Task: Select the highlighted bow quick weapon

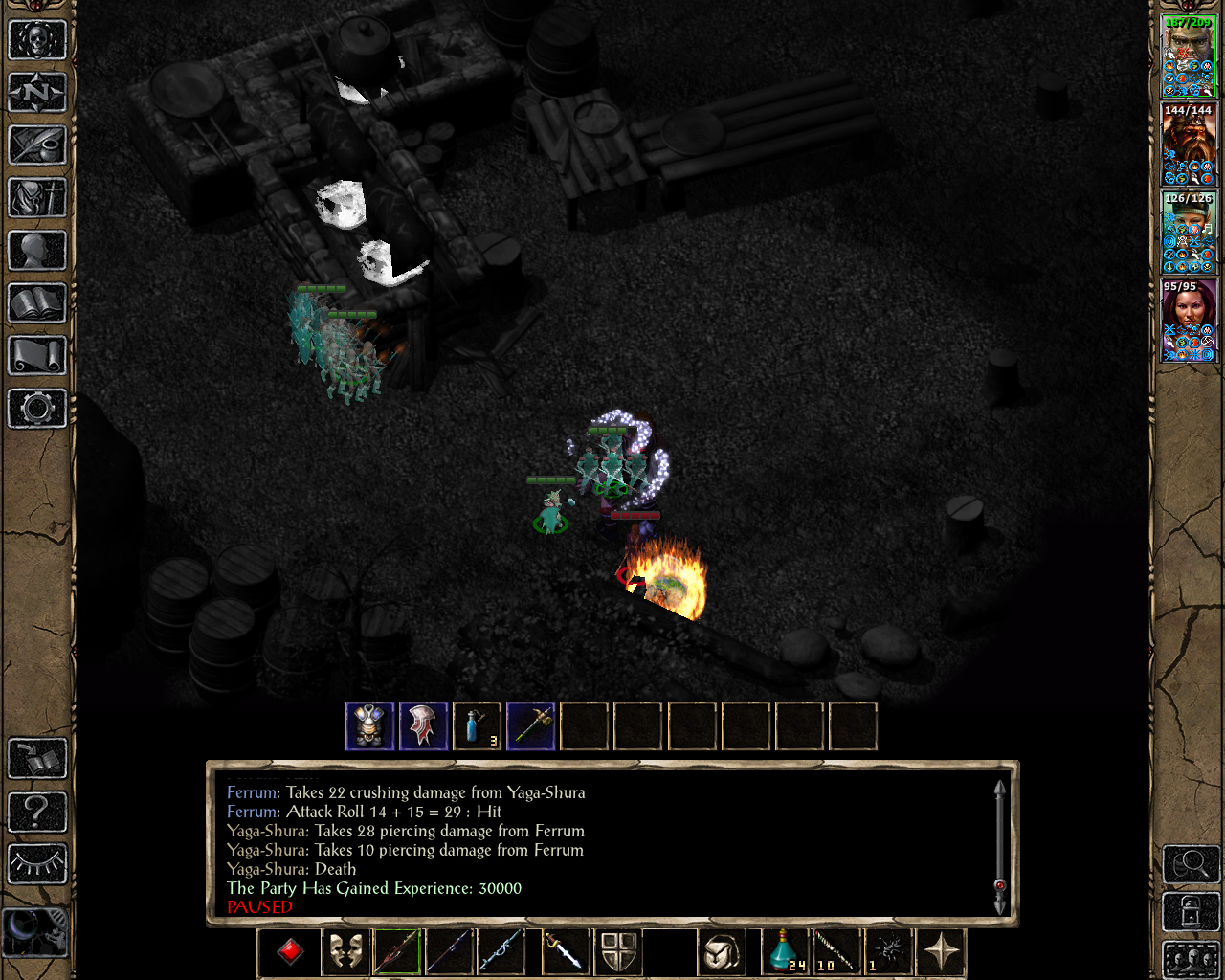Action: (395, 950)
